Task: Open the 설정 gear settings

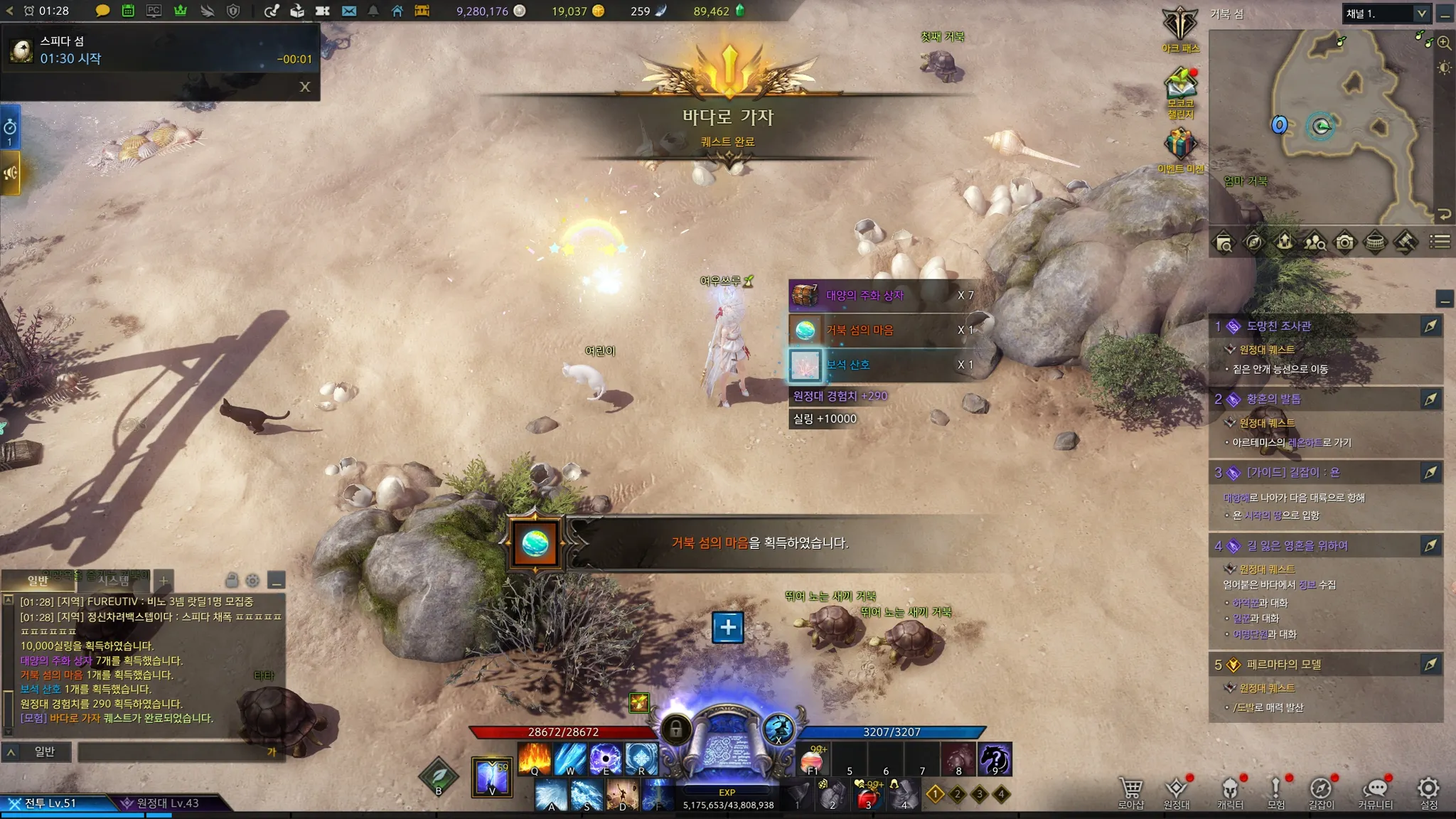Action: tap(1428, 789)
